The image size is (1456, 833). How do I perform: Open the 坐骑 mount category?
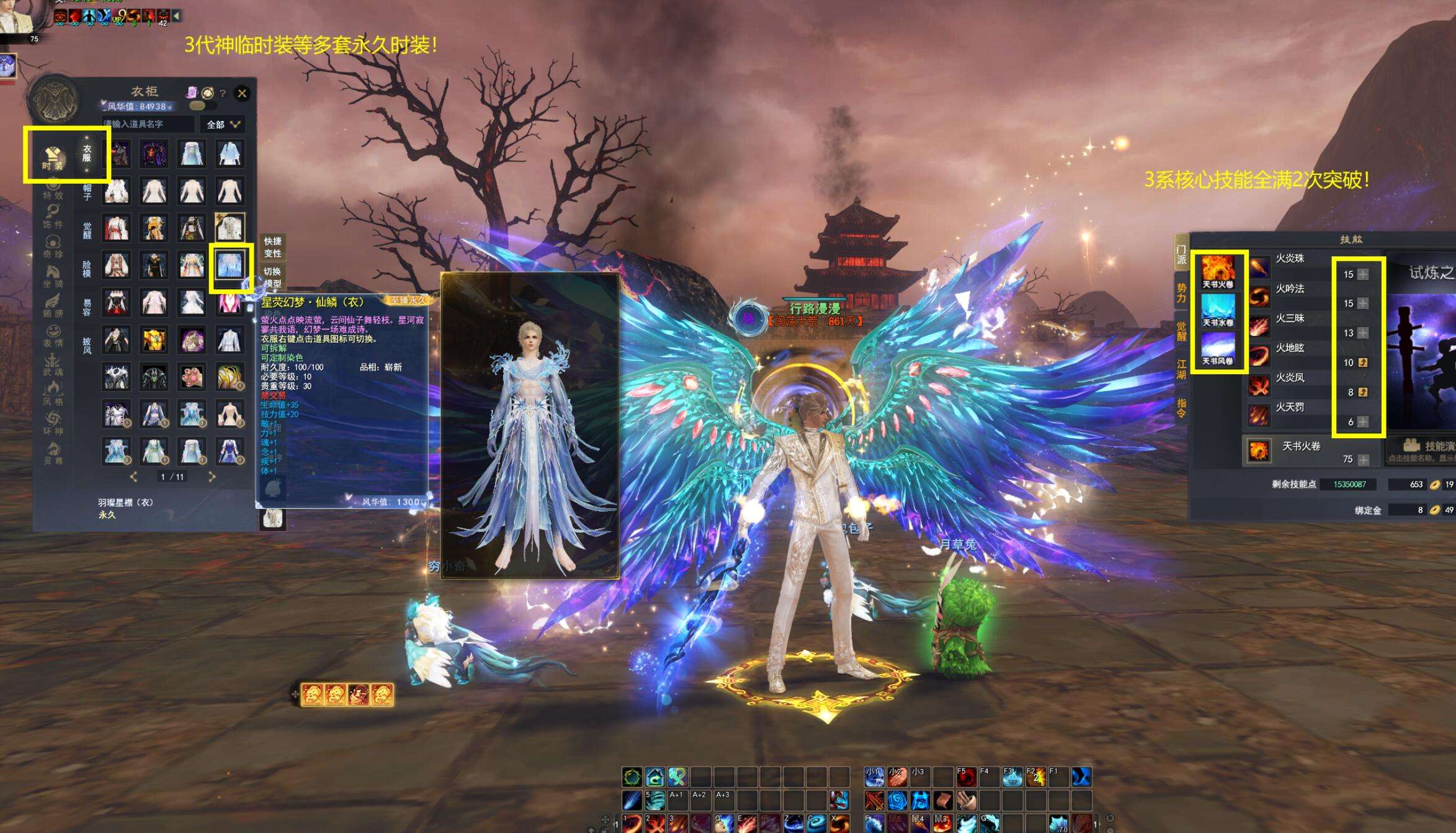tap(53, 276)
